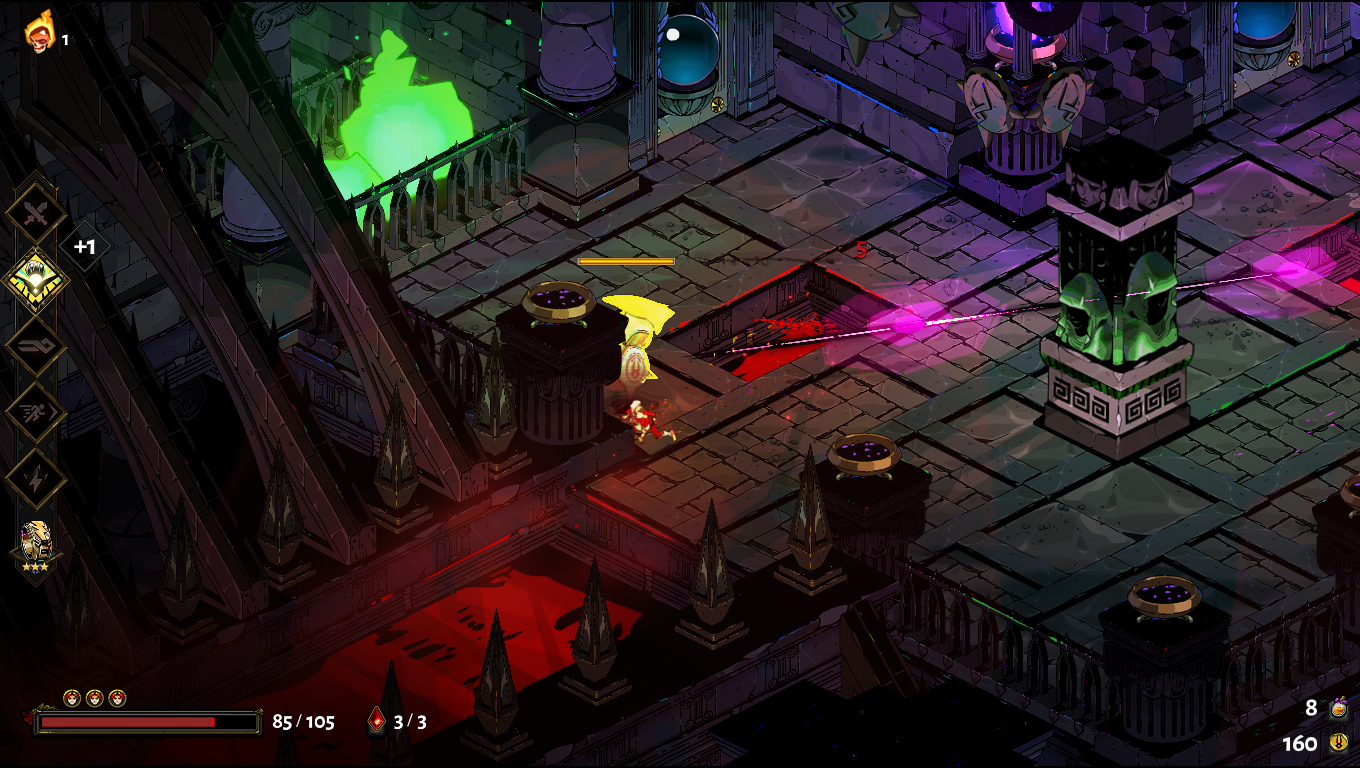Click the flaming skull icon
Screen dimensions: 1360x768
click(x=40, y=32)
